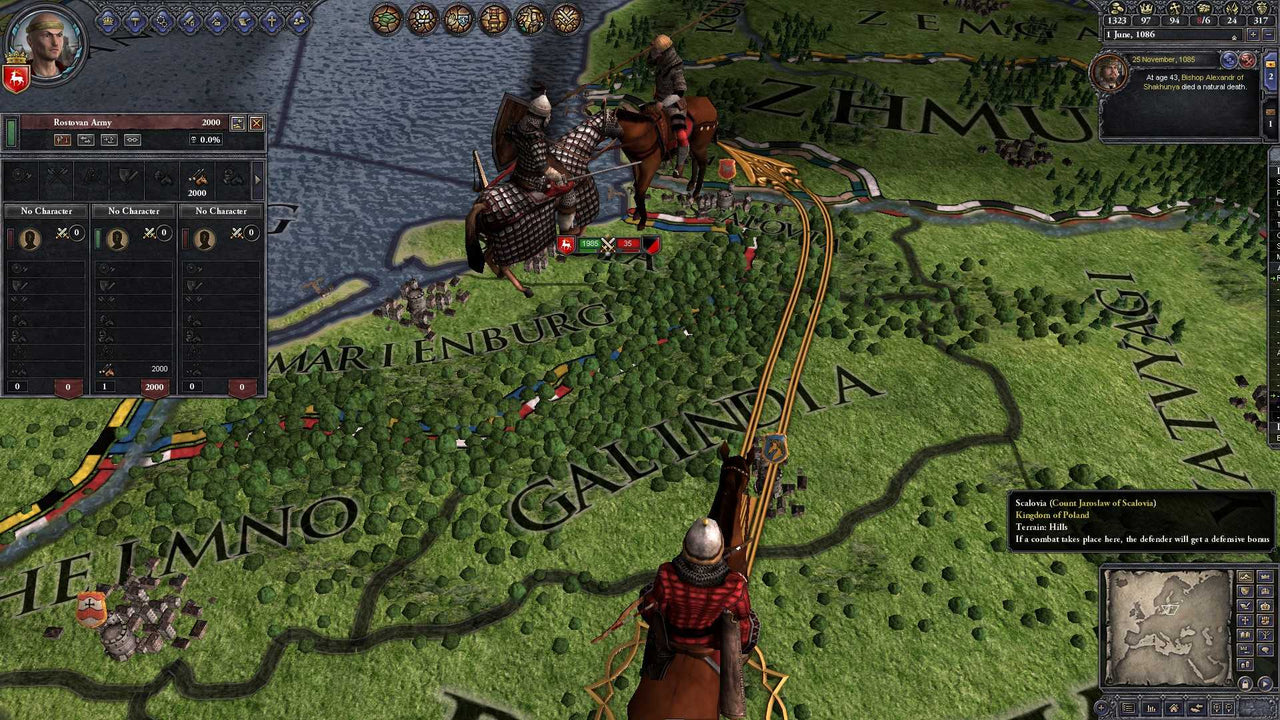Viewport: 1280px width, 720px height.
Task: Switch to the realms map mode crown icon
Action: pos(1265,605)
